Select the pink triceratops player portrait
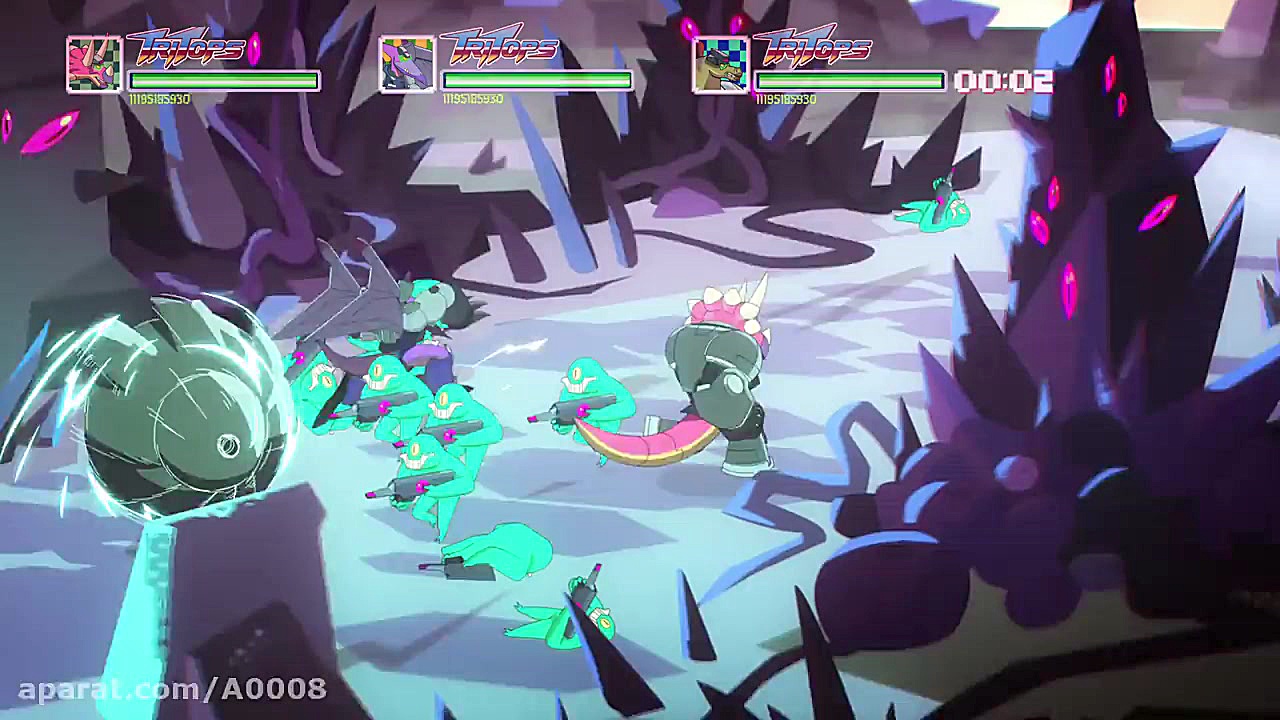 94,64
